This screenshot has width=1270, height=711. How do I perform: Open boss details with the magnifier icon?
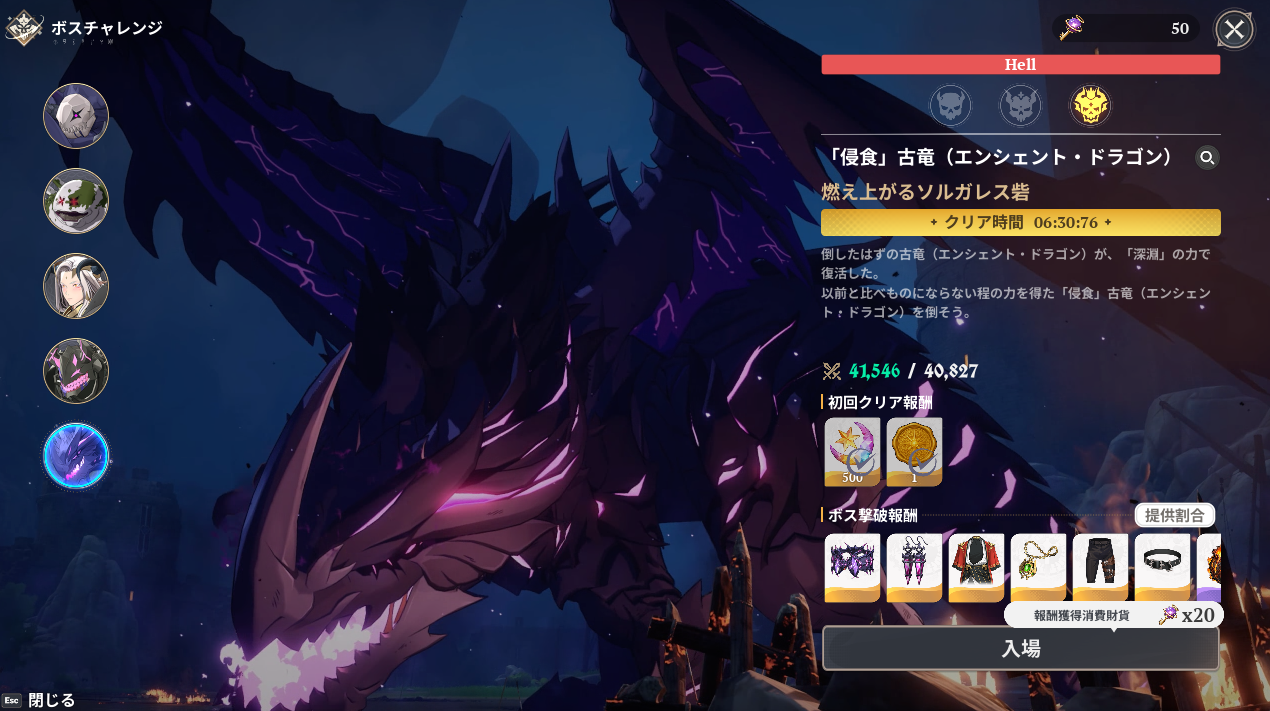(1207, 157)
